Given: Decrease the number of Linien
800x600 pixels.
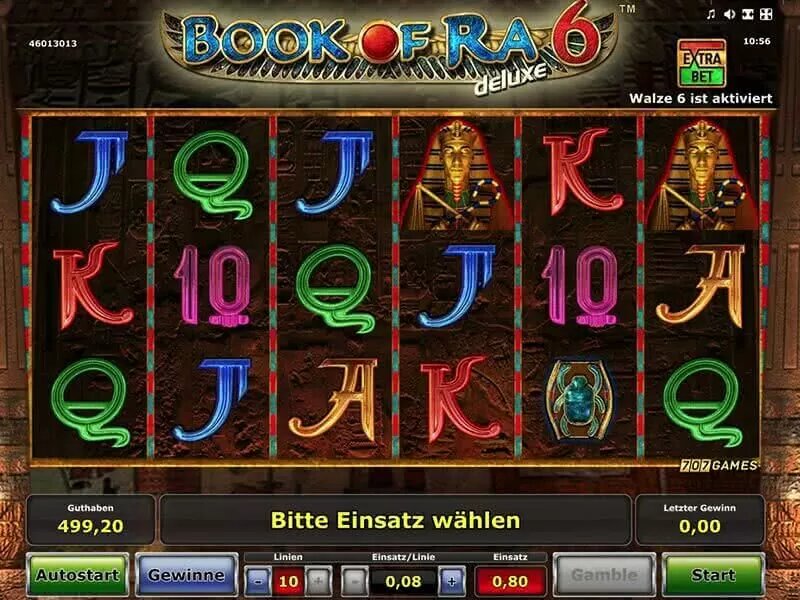Looking at the screenshot, I should (x=258, y=581).
